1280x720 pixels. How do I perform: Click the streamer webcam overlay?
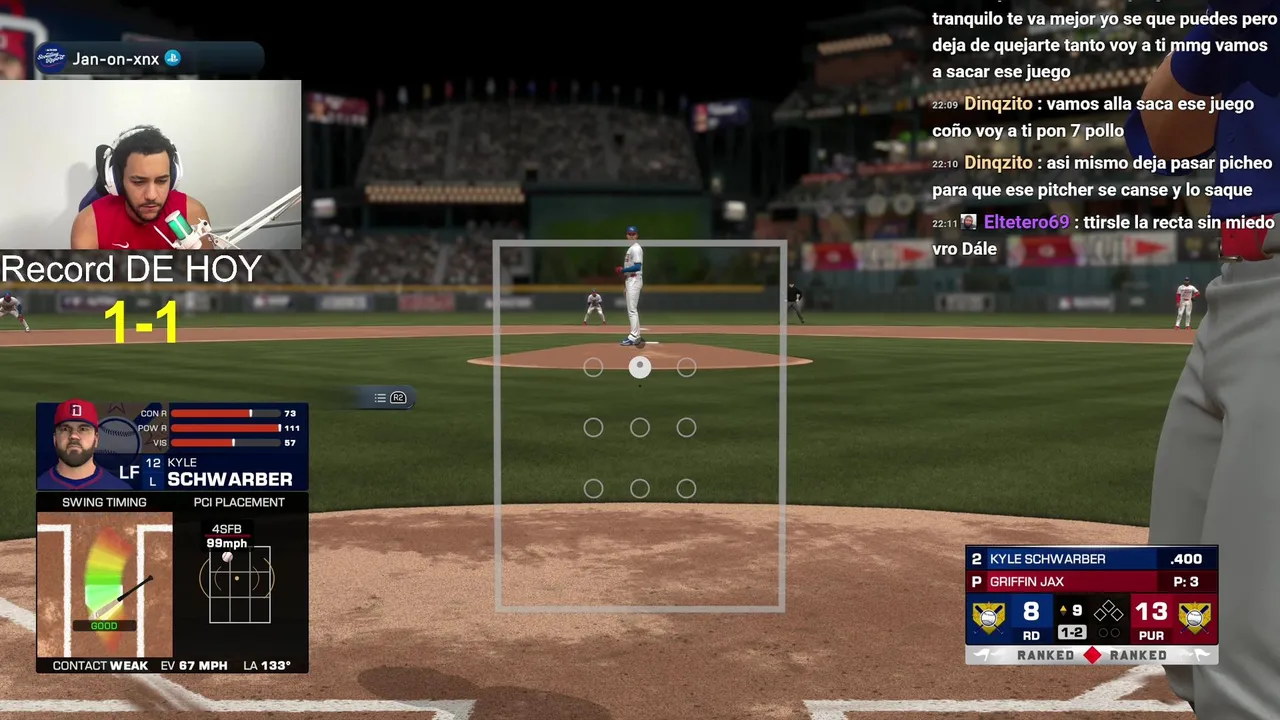pyautogui.click(x=150, y=165)
